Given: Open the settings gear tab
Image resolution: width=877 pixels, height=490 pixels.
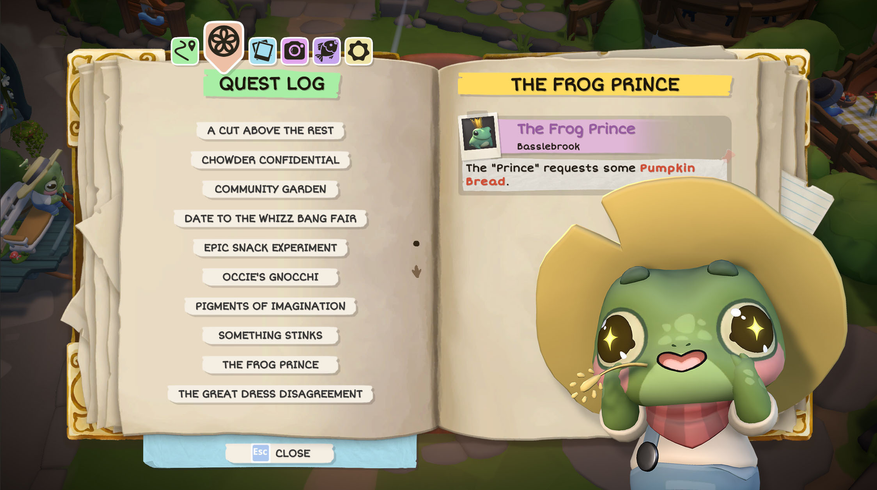Looking at the screenshot, I should click(x=358, y=51).
